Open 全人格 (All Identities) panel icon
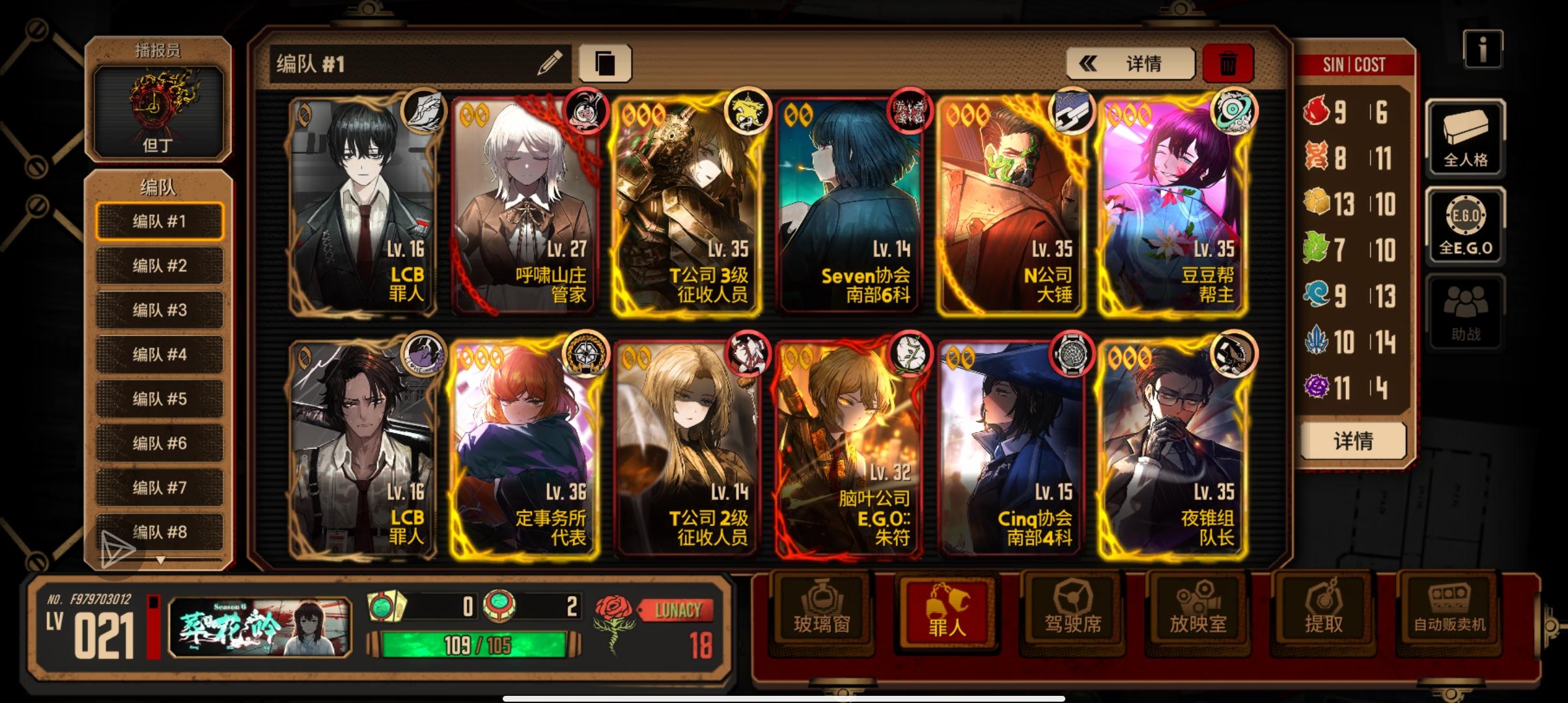Viewport: 1568px width, 703px height. coord(1465,139)
